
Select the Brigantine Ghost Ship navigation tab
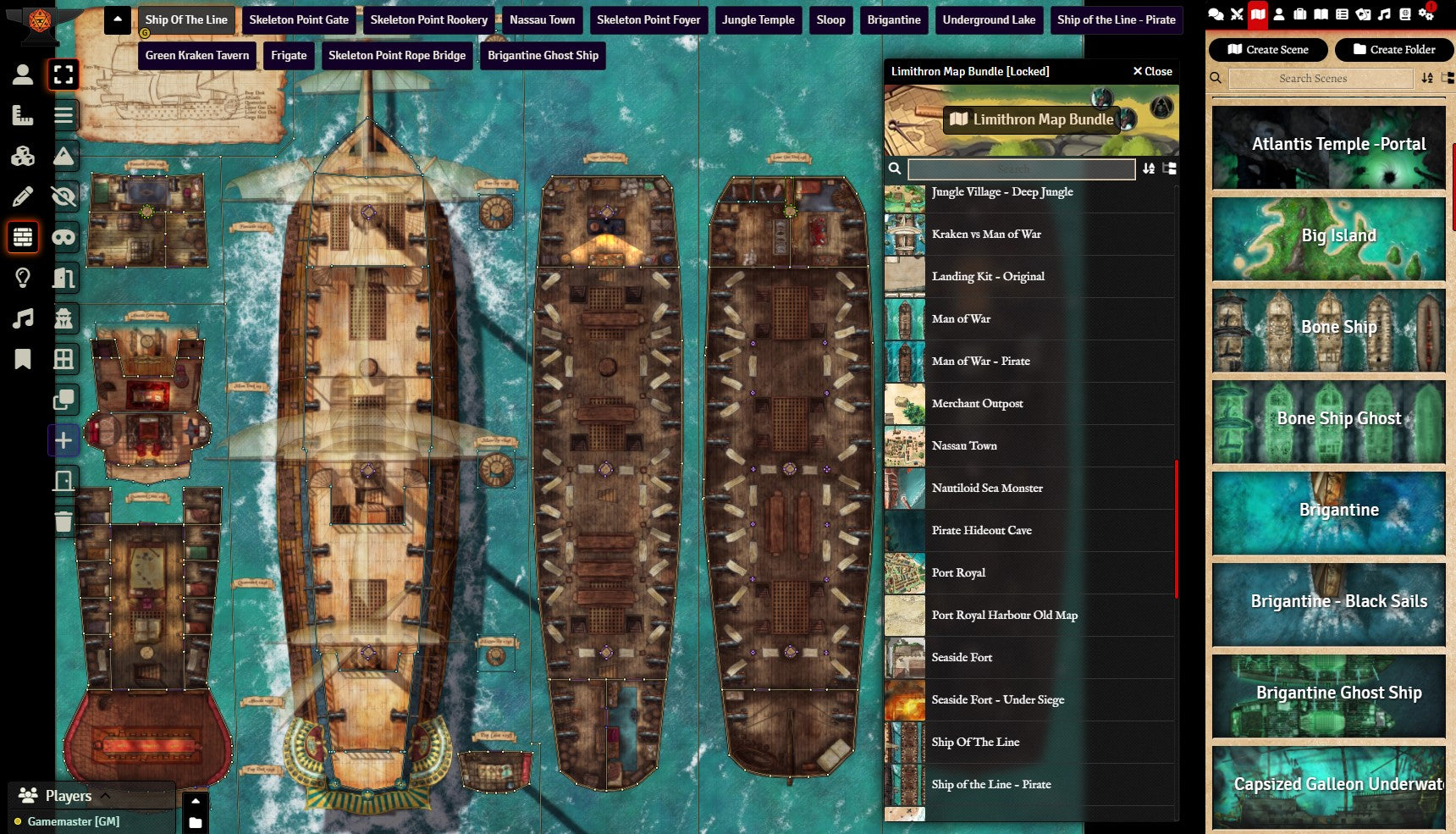(543, 55)
